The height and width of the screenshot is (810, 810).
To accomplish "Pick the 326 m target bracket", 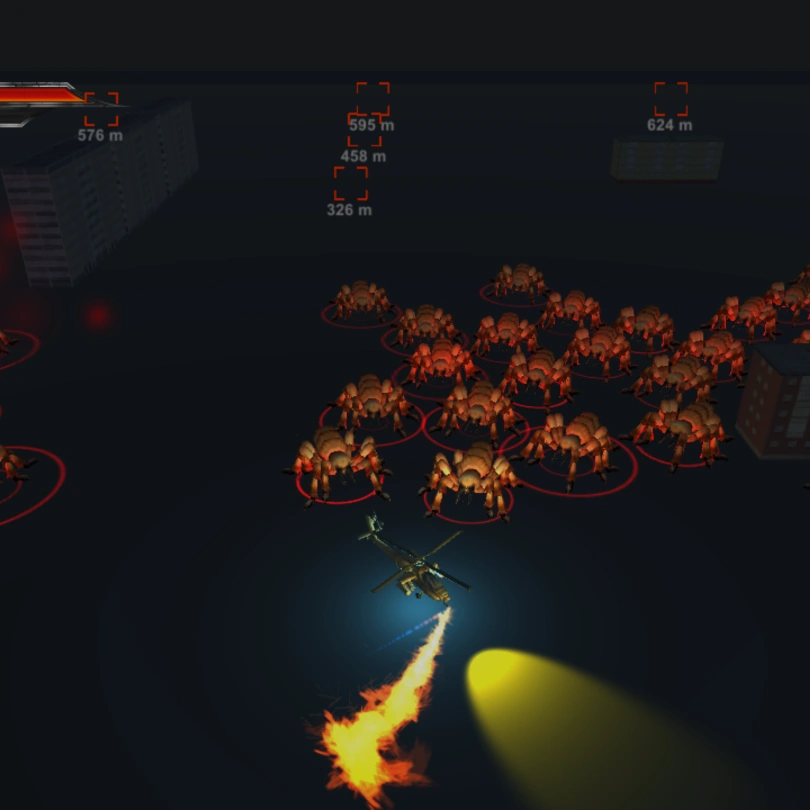I will coord(350,183).
